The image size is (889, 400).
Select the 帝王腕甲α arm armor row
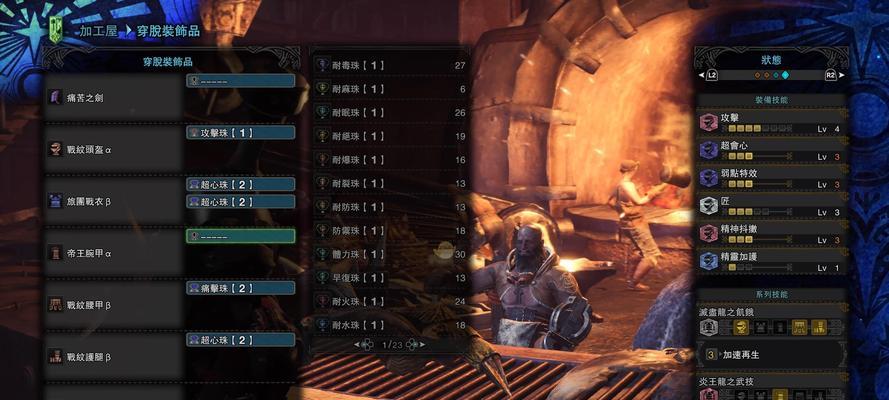click(x=110, y=253)
